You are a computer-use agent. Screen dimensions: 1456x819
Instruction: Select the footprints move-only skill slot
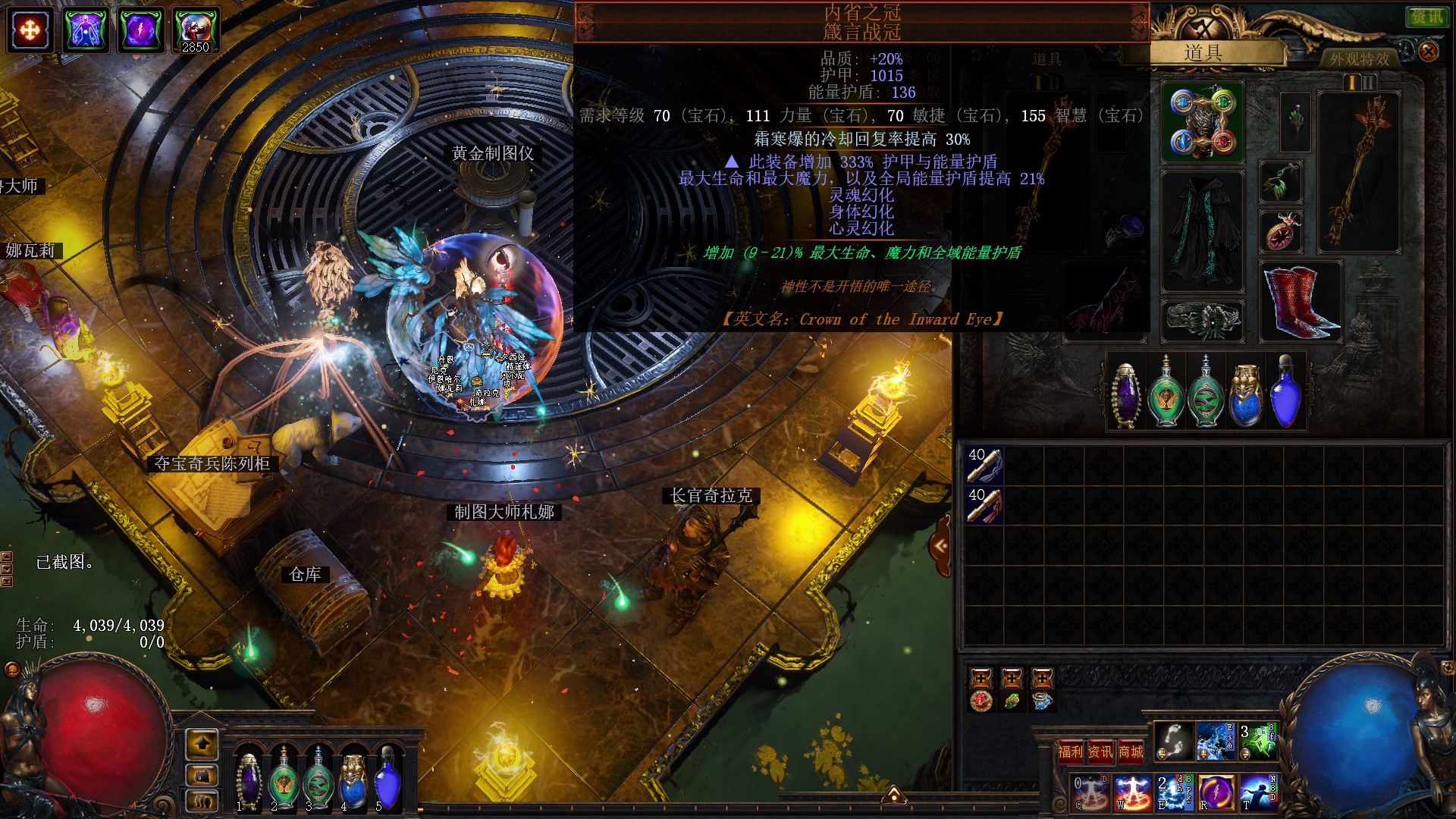[x=1173, y=741]
